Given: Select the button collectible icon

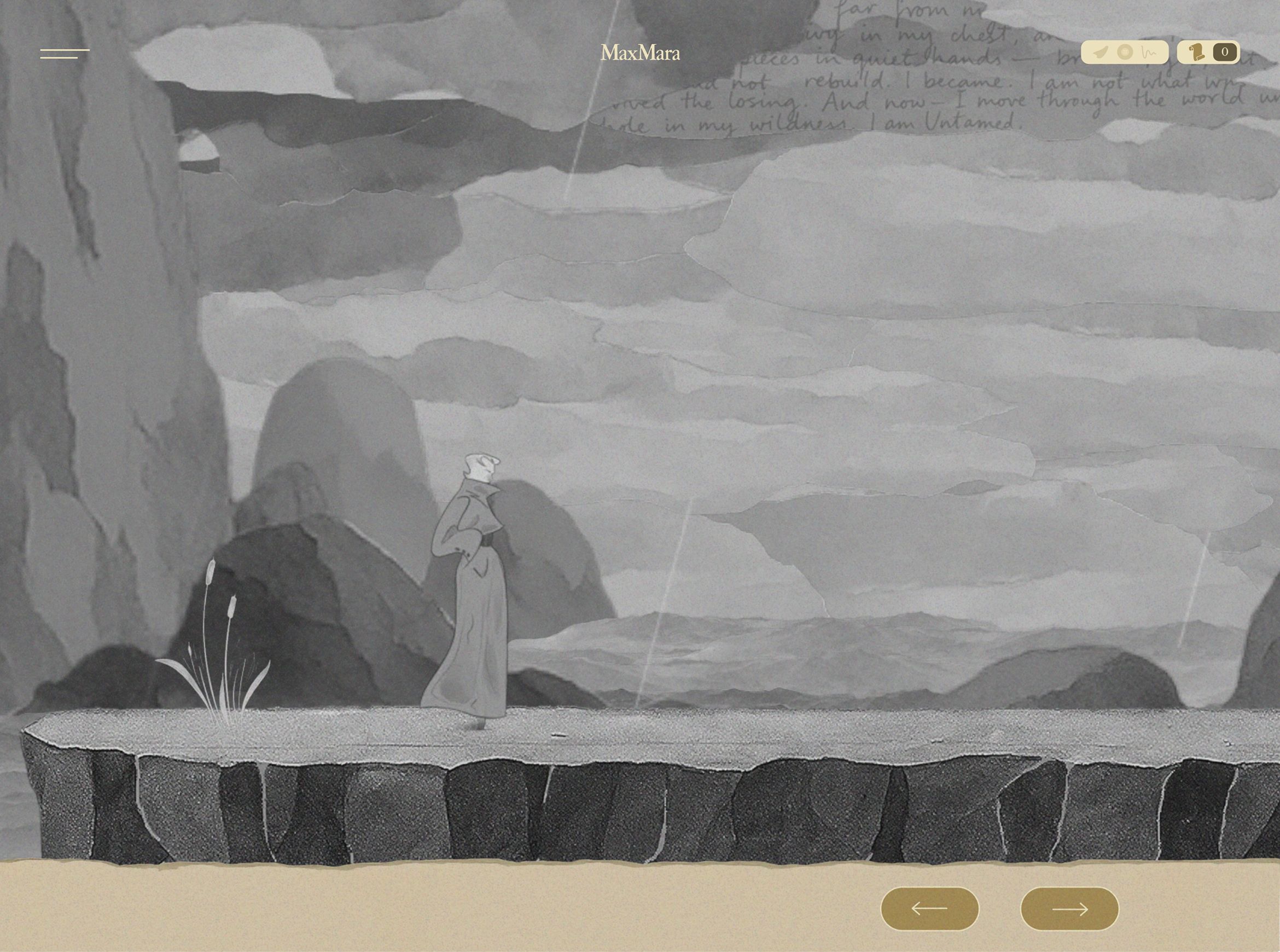Looking at the screenshot, I should click(x=1125, y=53).
